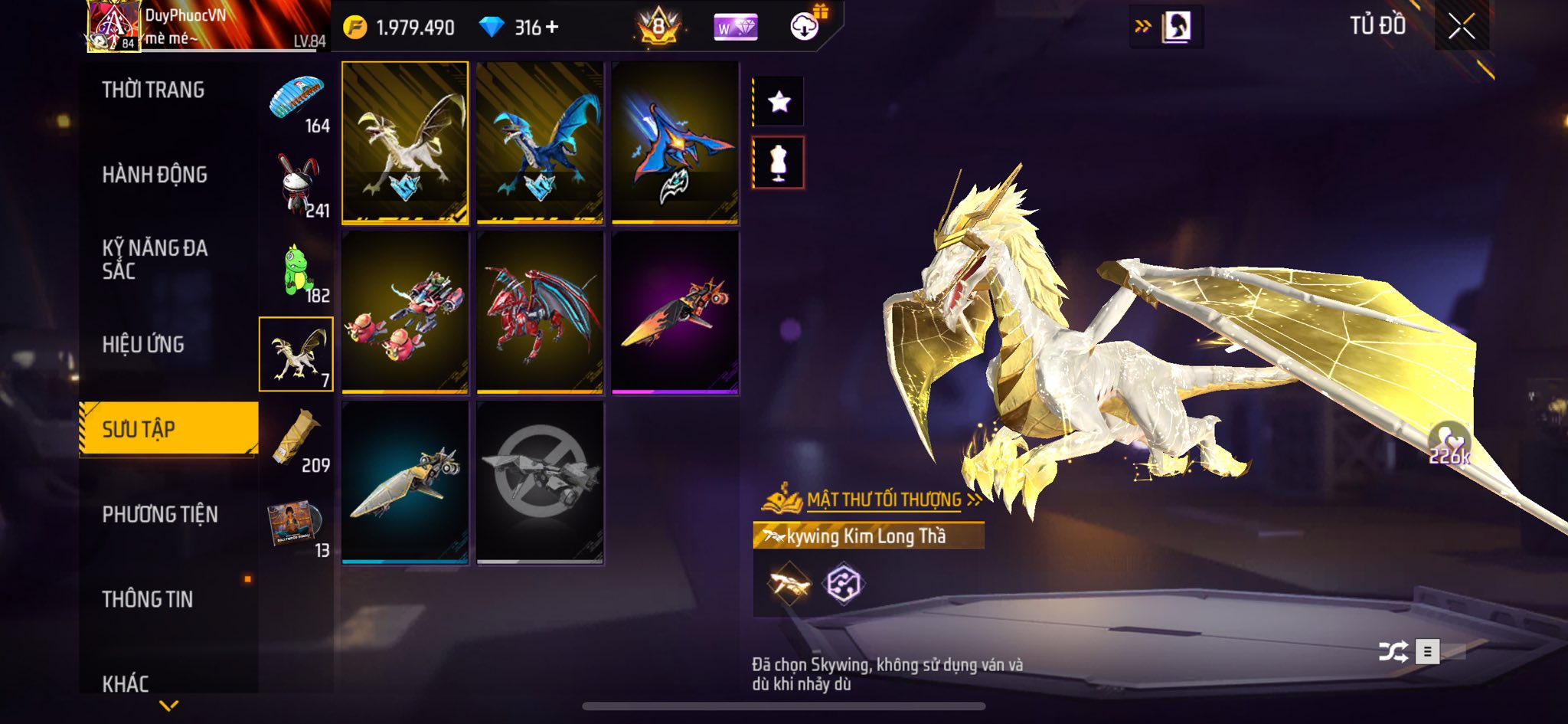Screen dimensions: 1568x724
Task: Choose the green dinosaur pet subcategory
Action: [297, 270]
